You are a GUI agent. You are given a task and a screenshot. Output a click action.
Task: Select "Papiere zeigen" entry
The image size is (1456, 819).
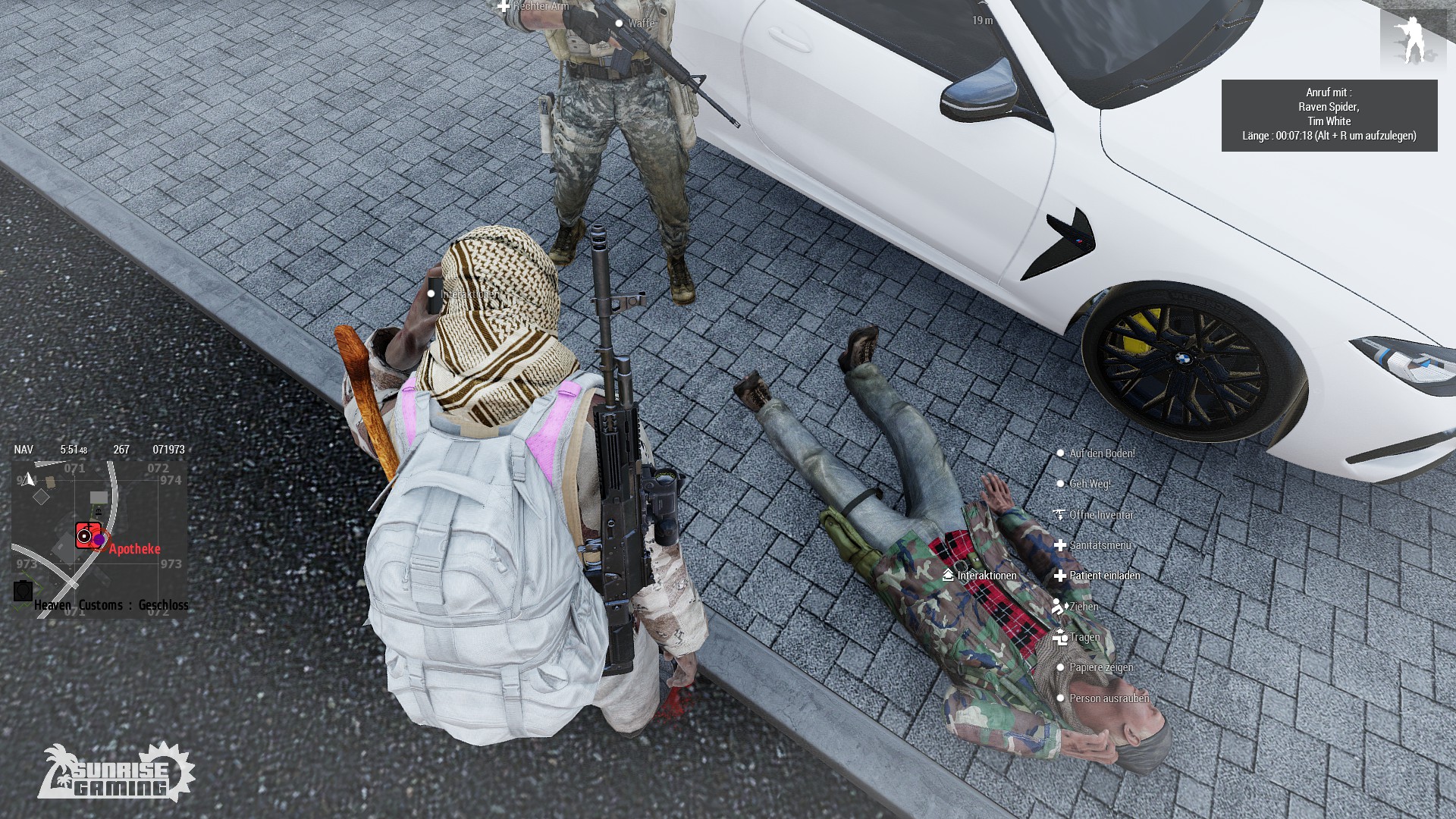[1100, 667]
